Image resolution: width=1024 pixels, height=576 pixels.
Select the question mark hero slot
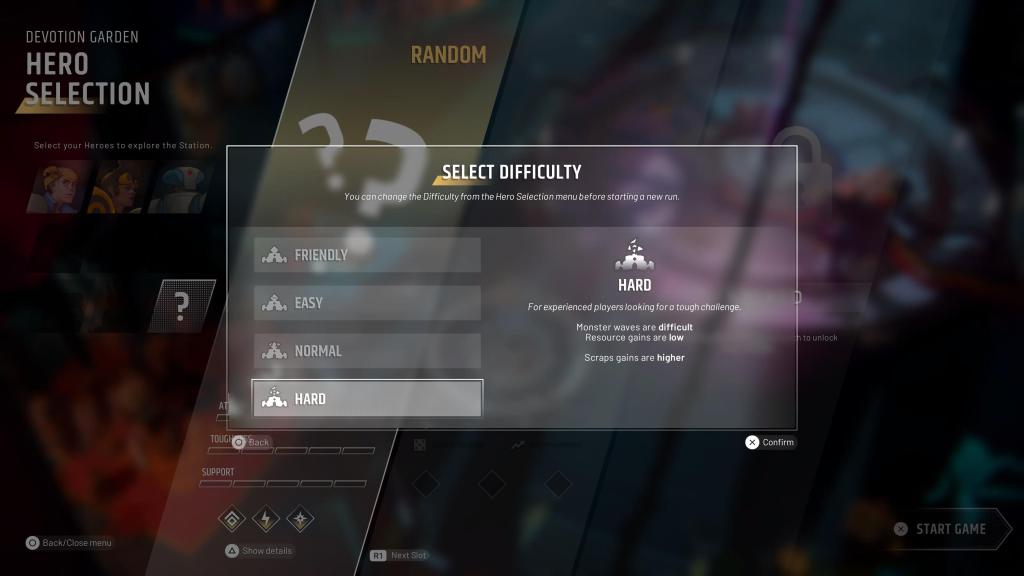click(x=182, y=306)
